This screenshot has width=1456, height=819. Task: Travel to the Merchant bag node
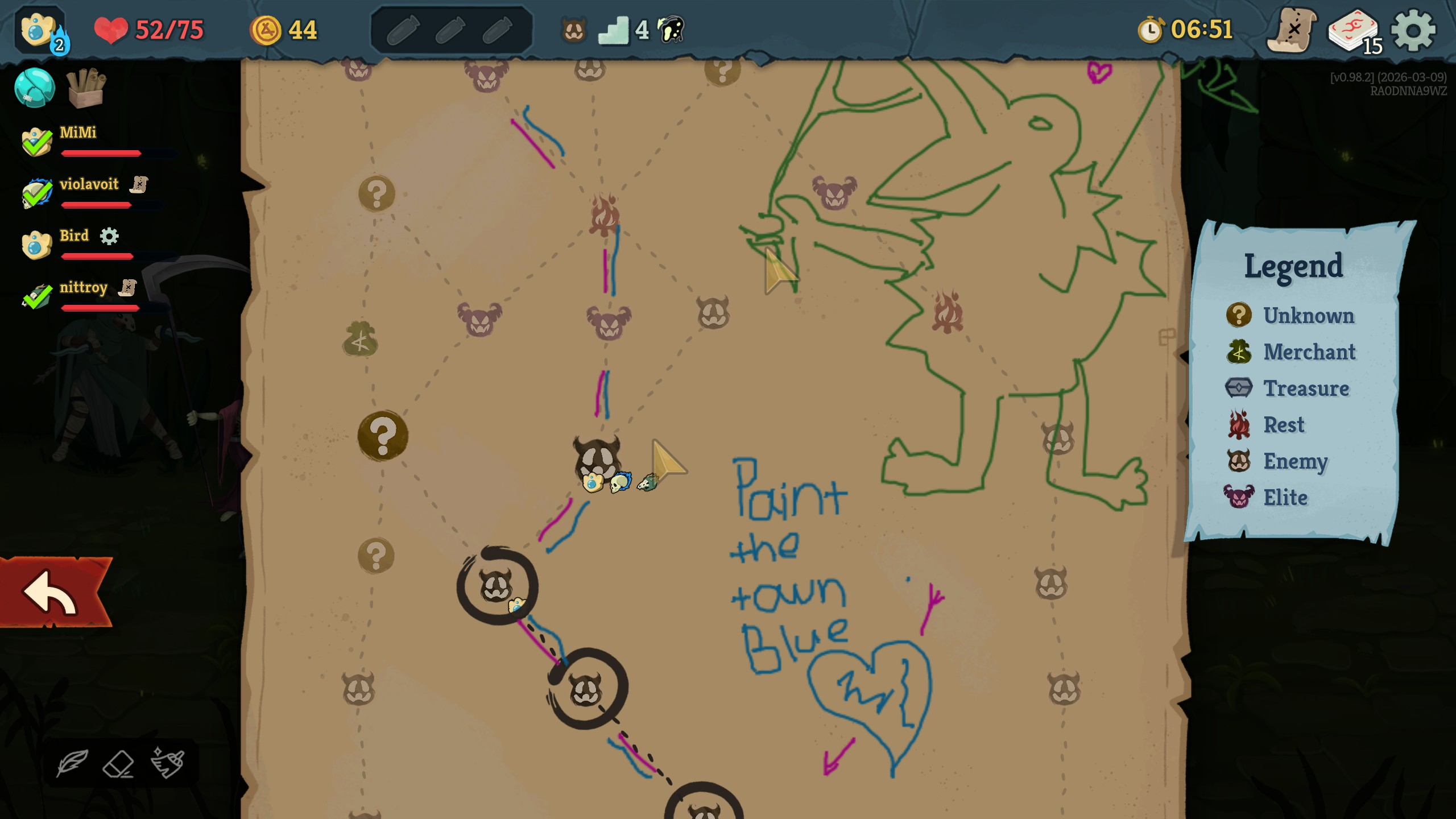tap(360, 340)
